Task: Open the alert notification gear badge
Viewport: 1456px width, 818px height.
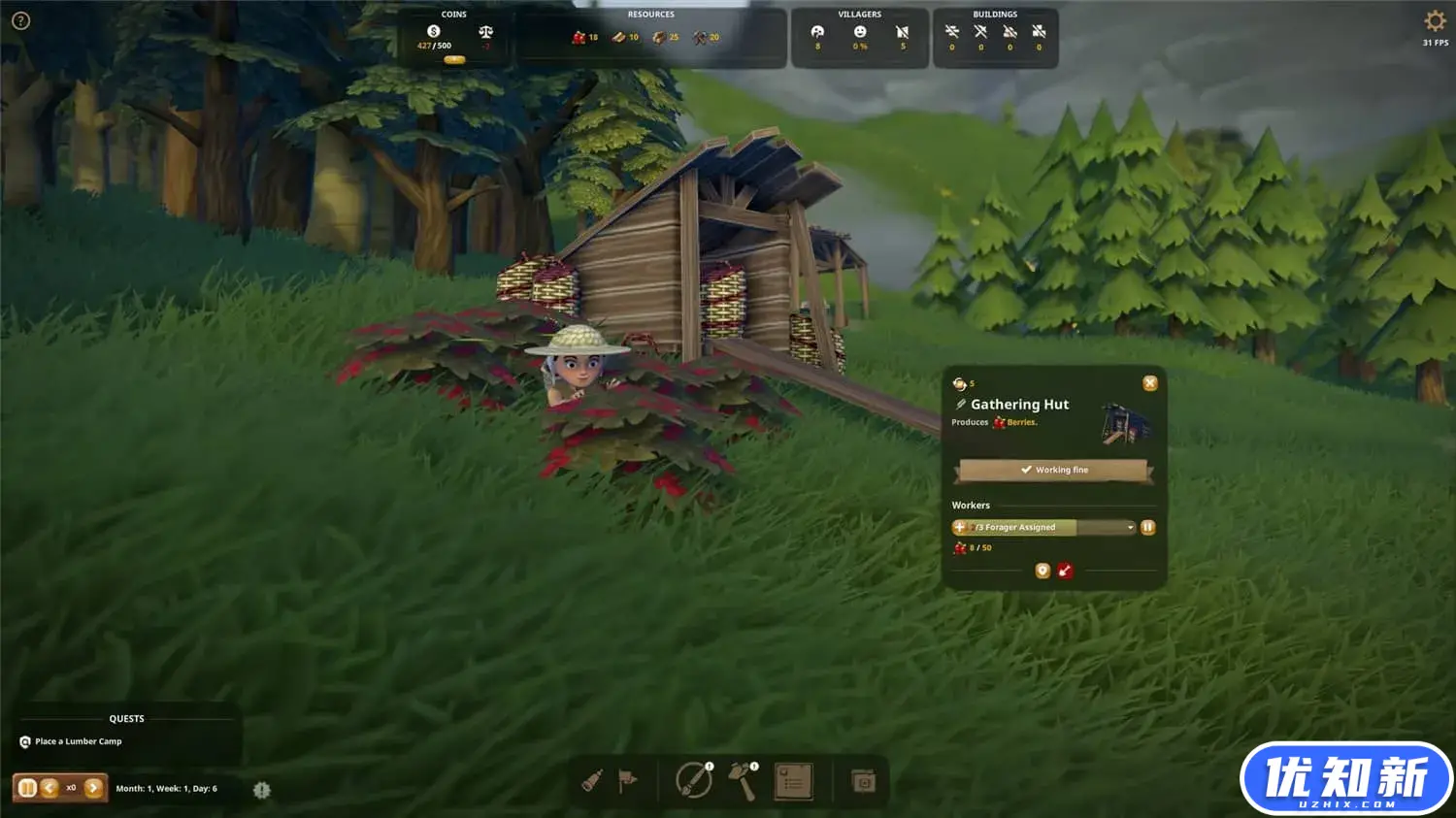Action: [261, 790]
